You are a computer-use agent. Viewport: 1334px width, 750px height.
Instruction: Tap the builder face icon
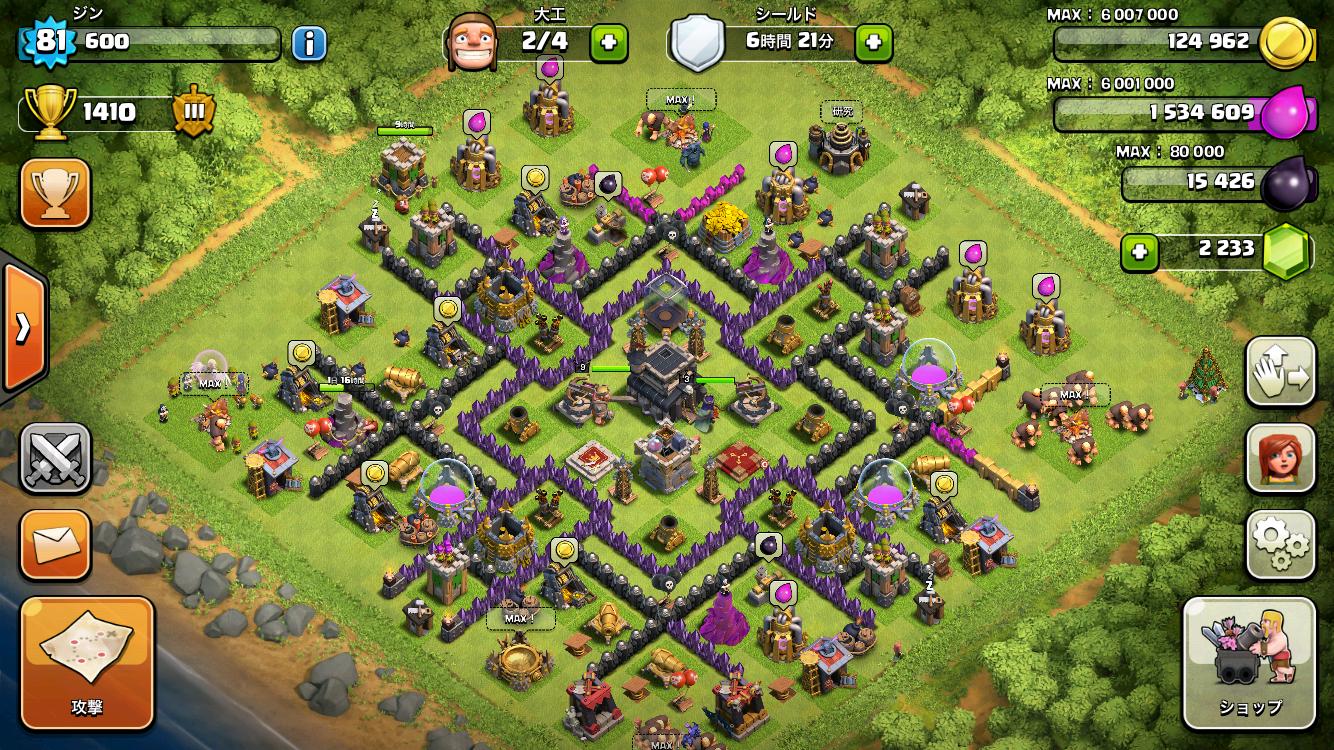(471, 42)
